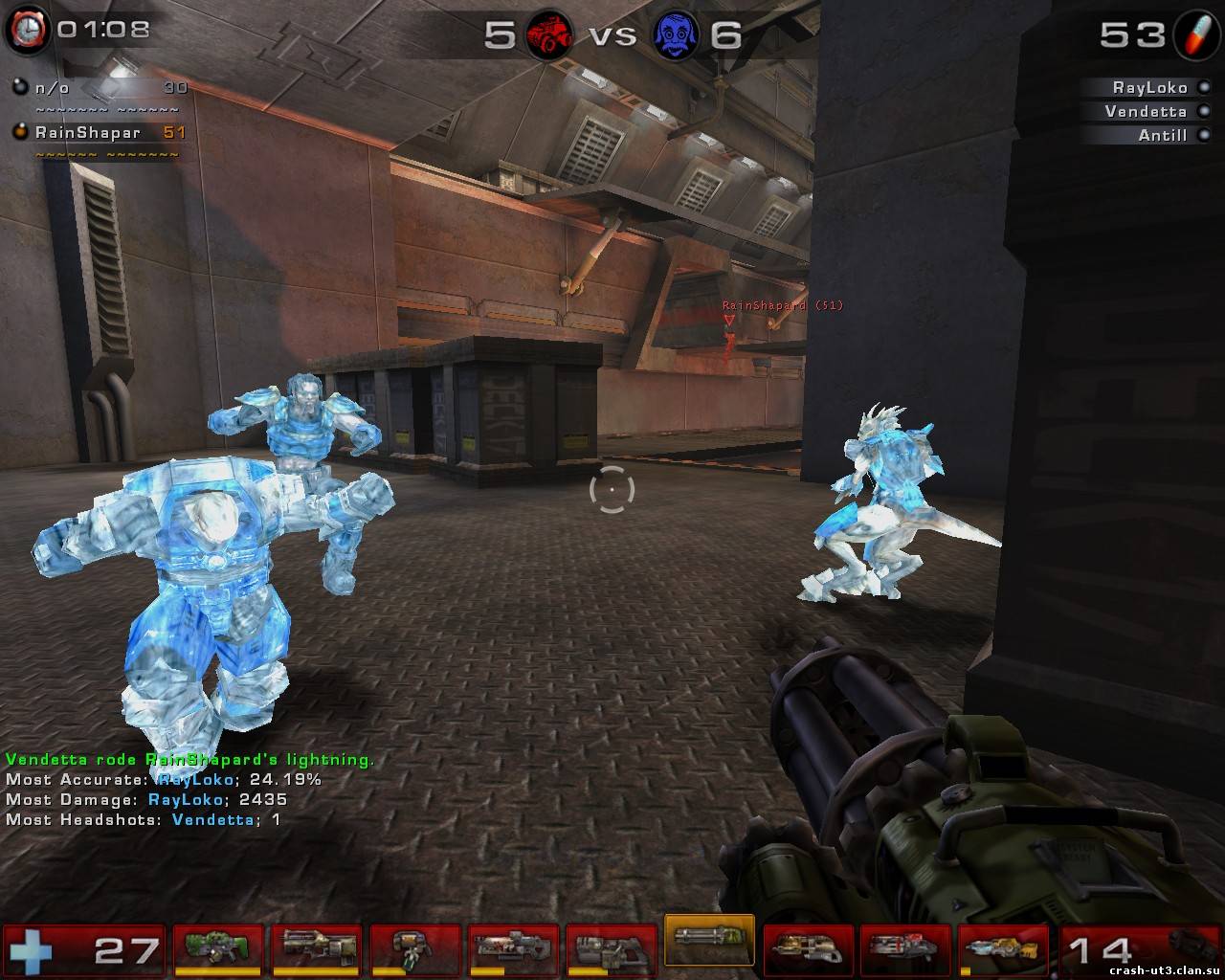Image resolution: width=1225 pixels, height=980 pixels.
Task: Choose Antill in the teammate list
Action: 1162,135
